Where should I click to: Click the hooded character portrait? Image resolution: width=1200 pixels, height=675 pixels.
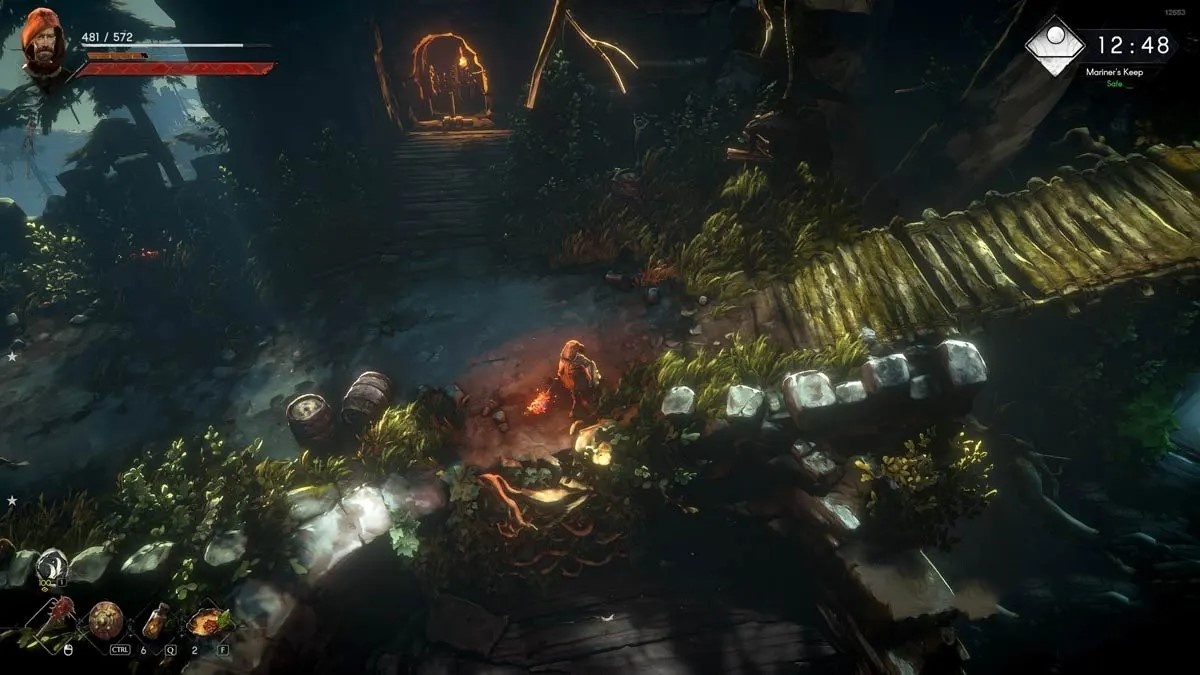(x=41, y=44)
